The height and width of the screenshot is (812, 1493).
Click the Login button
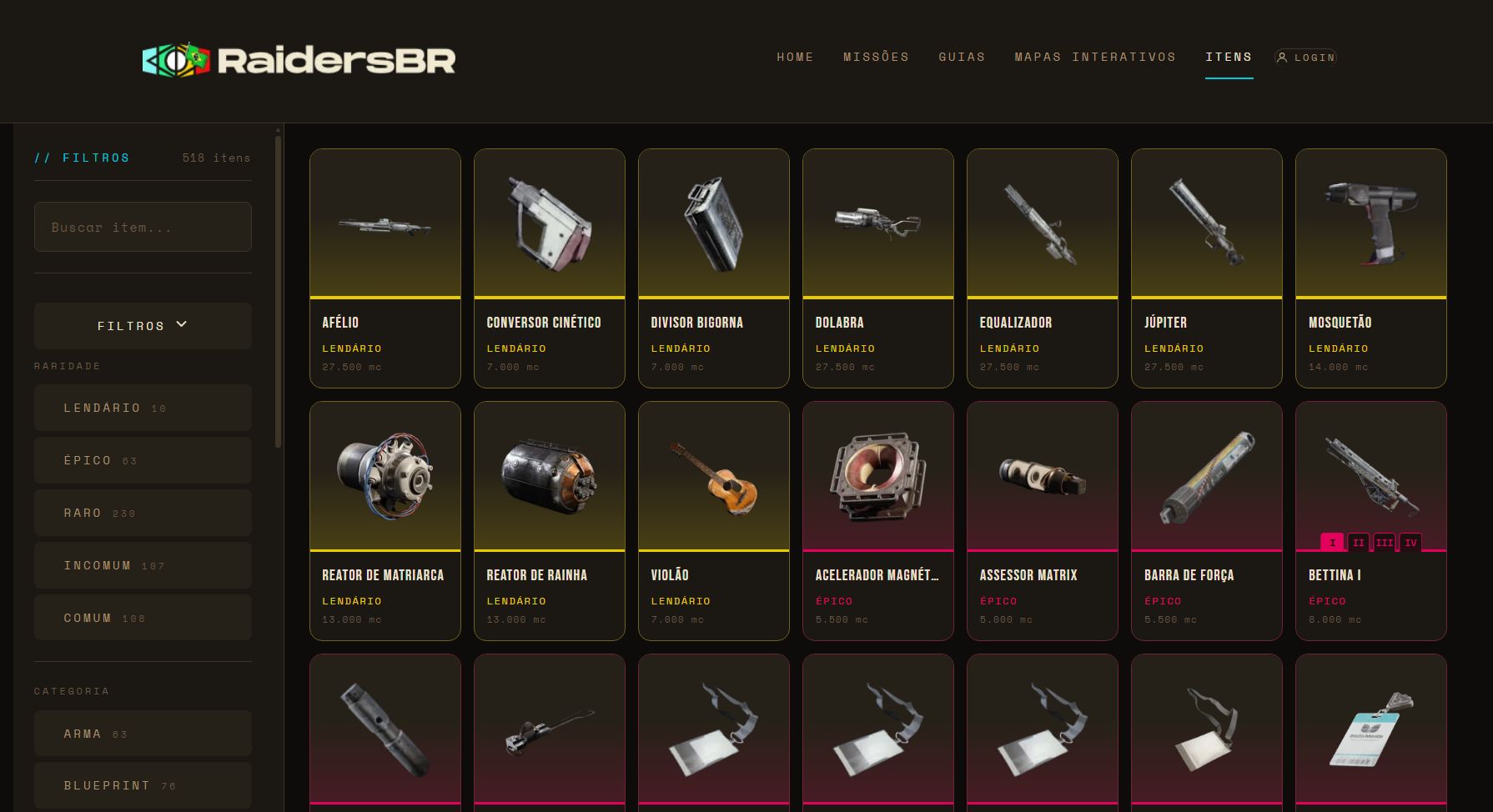click(x=1306, y=58)
